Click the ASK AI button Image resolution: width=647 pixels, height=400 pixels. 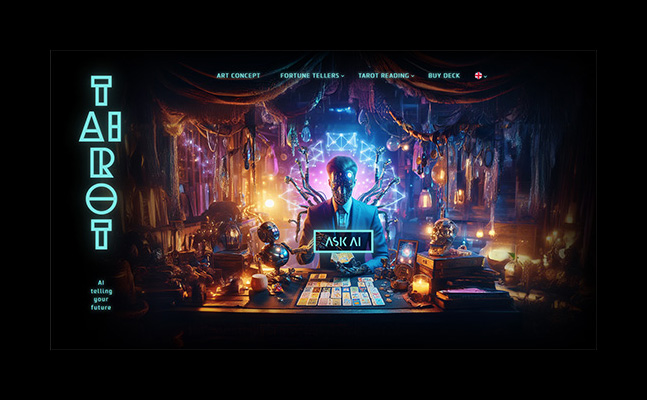click(x=343, y=241)
